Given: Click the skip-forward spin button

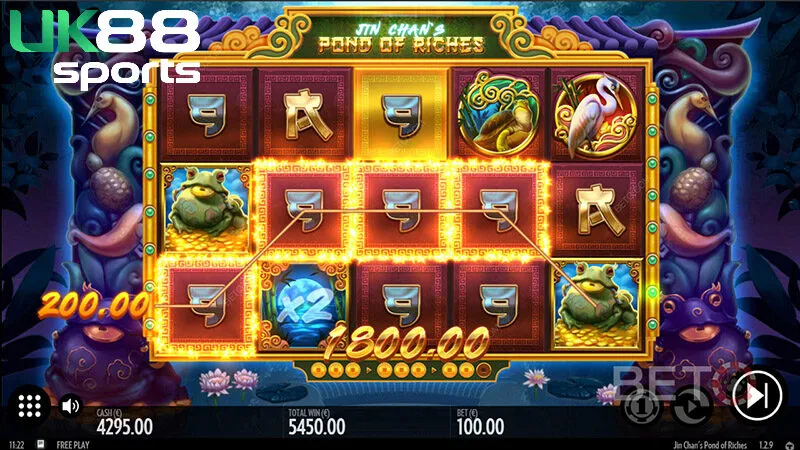Looking at the screenshot, I should 756,396.
